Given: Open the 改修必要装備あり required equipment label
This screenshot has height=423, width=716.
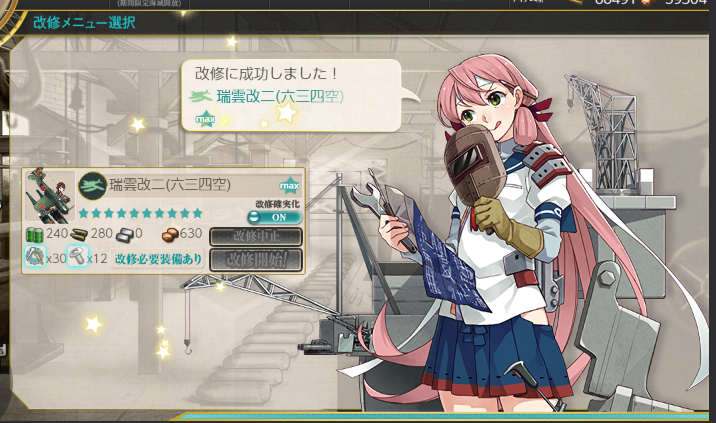Looking at the screenshot, I should (x=158, y=259).
